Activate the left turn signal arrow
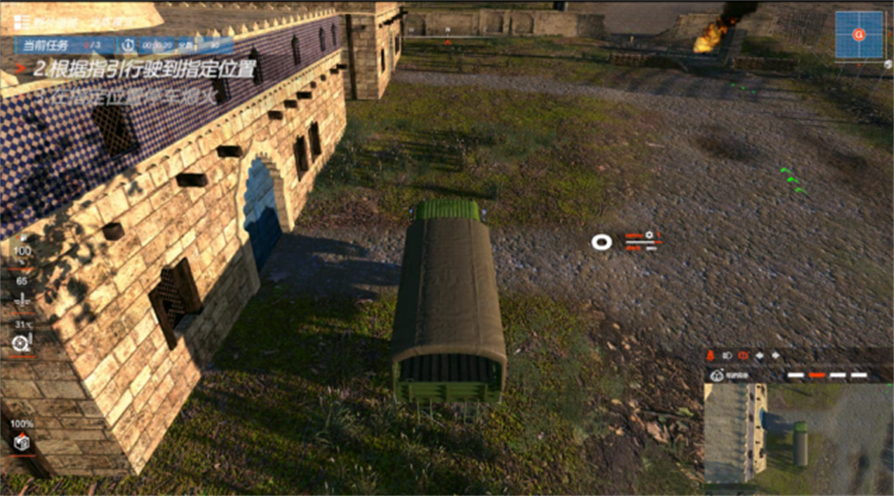 click(x=759, y=356)
